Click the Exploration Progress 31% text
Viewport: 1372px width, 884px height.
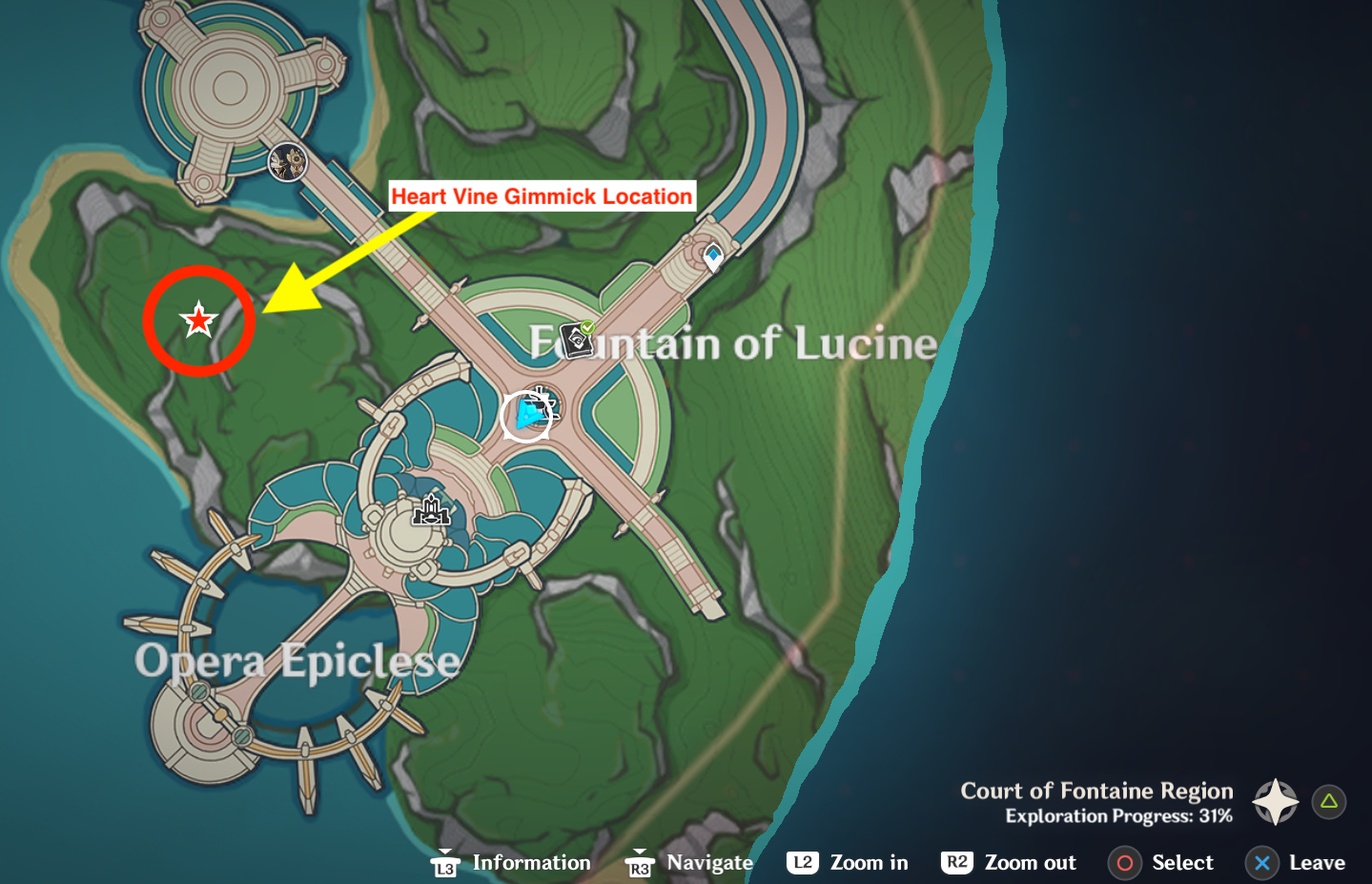pyautogui.click(x=1117, y=816)
